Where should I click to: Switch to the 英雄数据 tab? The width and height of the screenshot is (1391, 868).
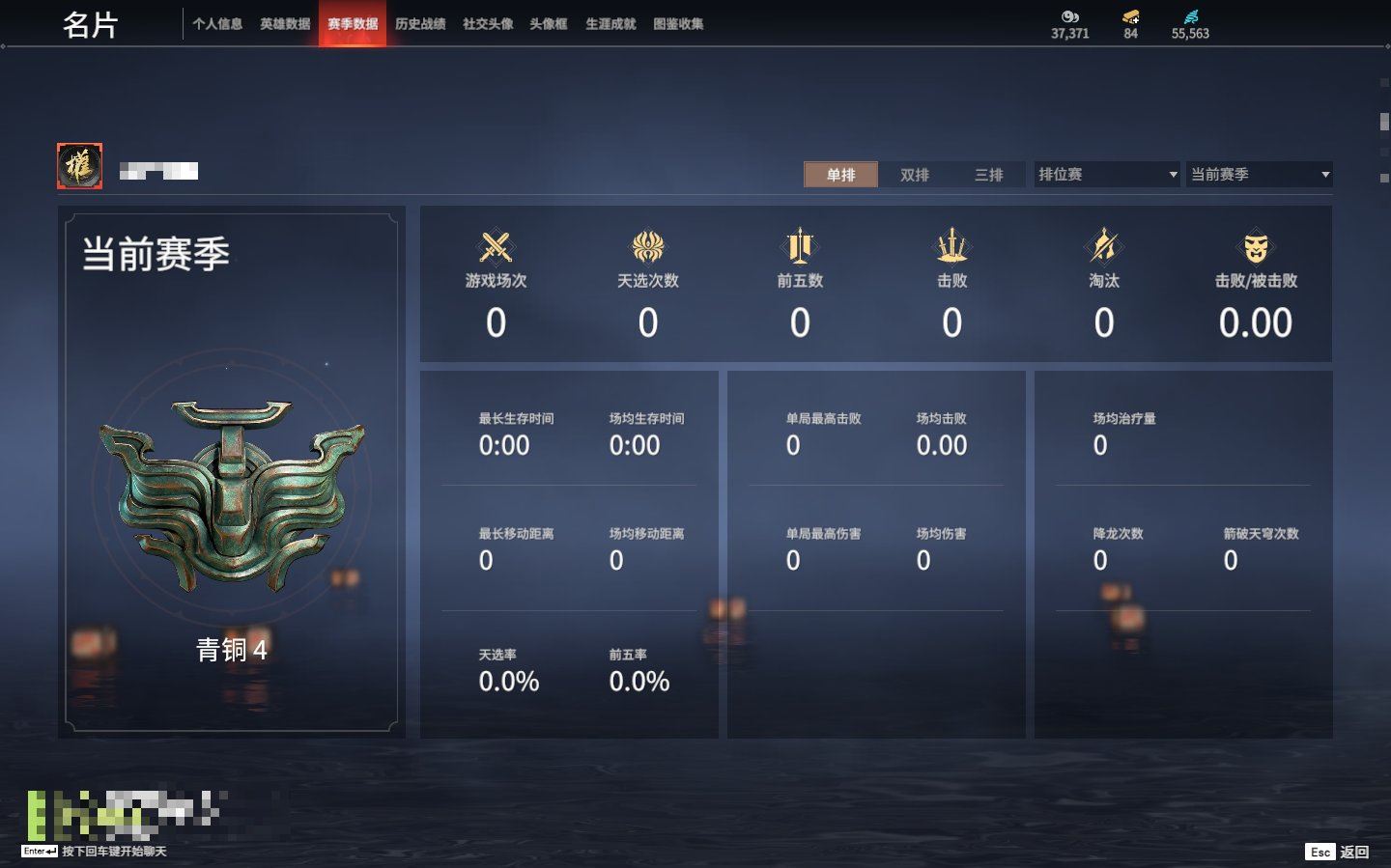click(285, 24)
